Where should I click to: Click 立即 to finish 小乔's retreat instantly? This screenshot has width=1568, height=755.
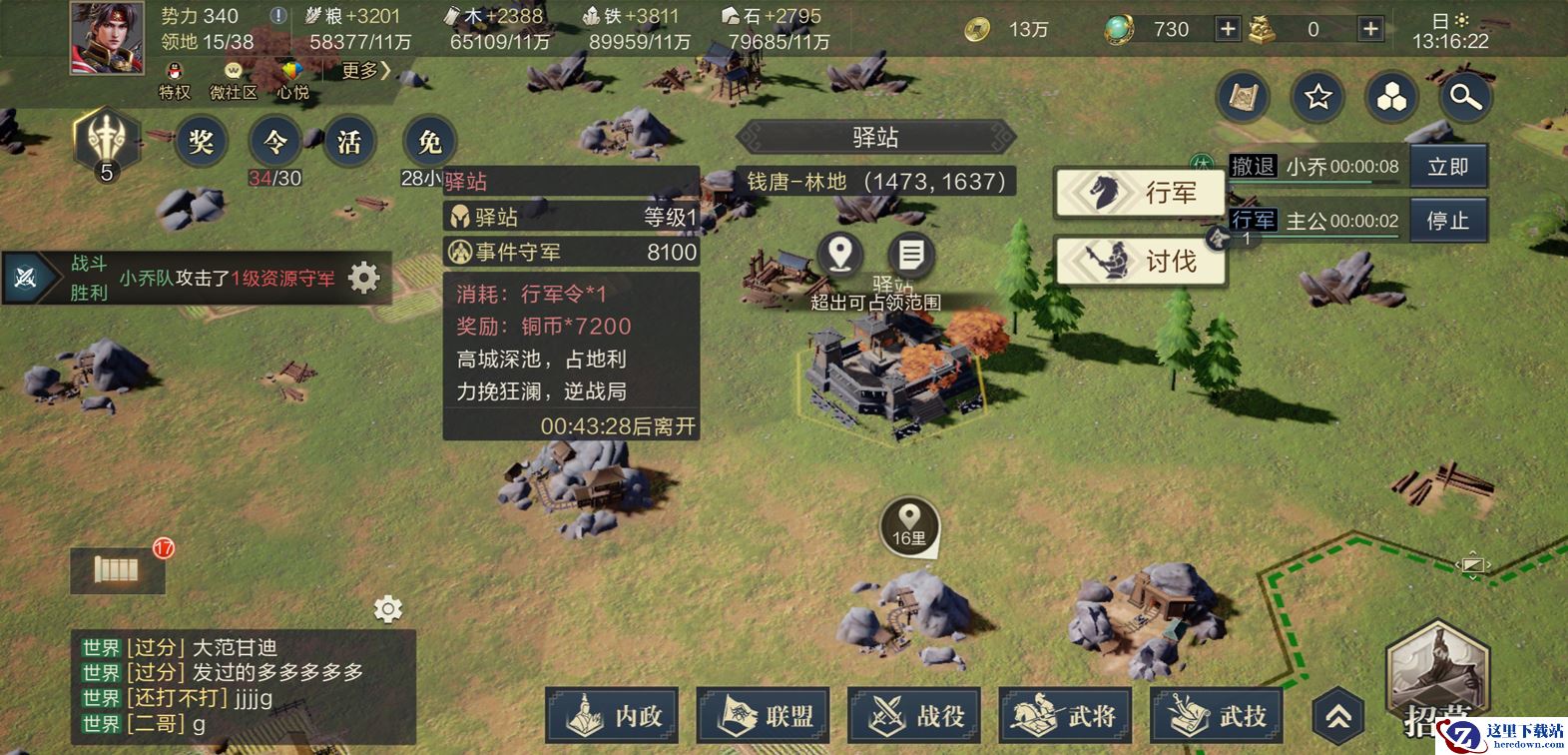[1448, 167]
